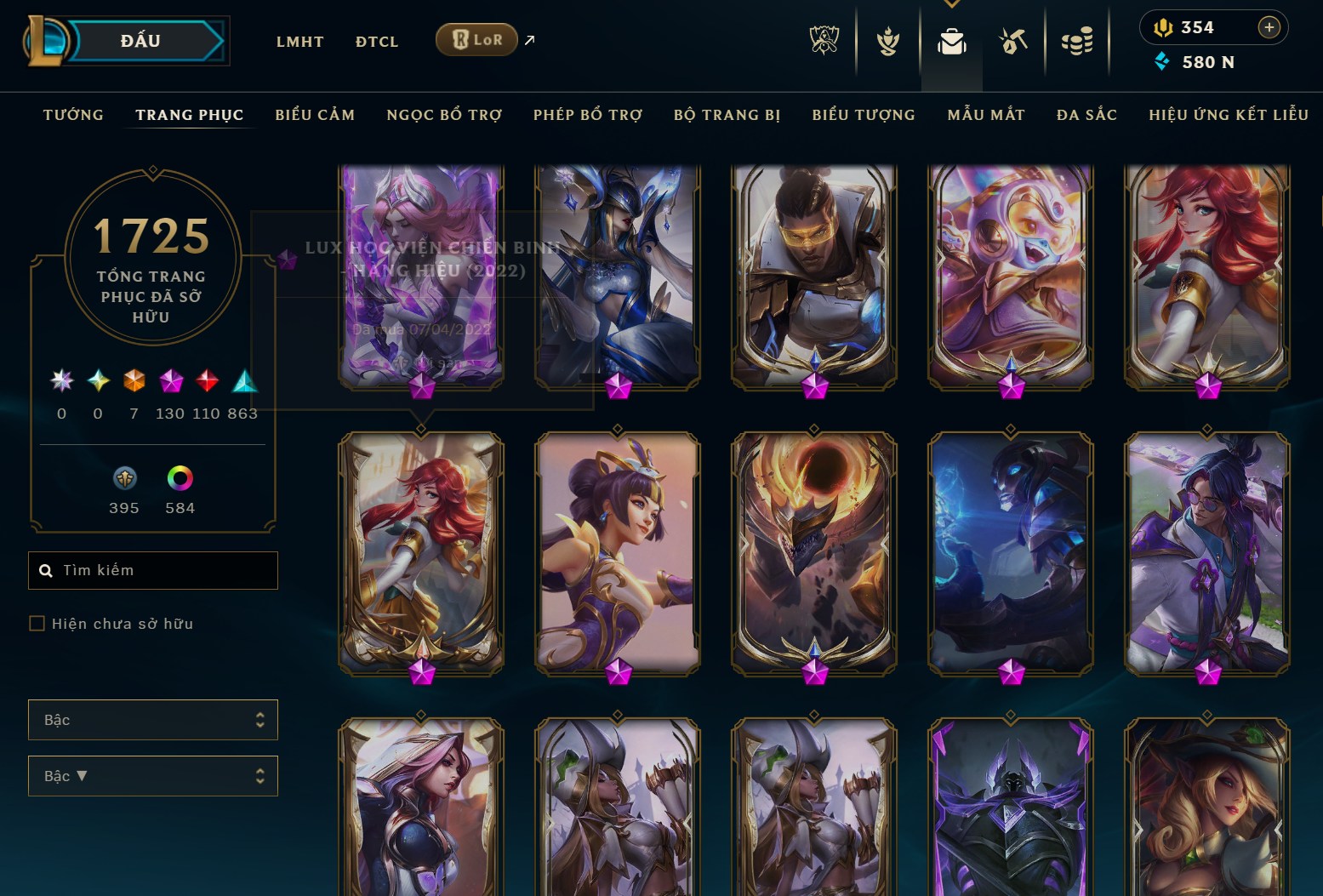The height and width of the screenshot is (896, 1323).
Task: Open the first 'Bậc' sort dropdown
Action: (x=153, y=719)
